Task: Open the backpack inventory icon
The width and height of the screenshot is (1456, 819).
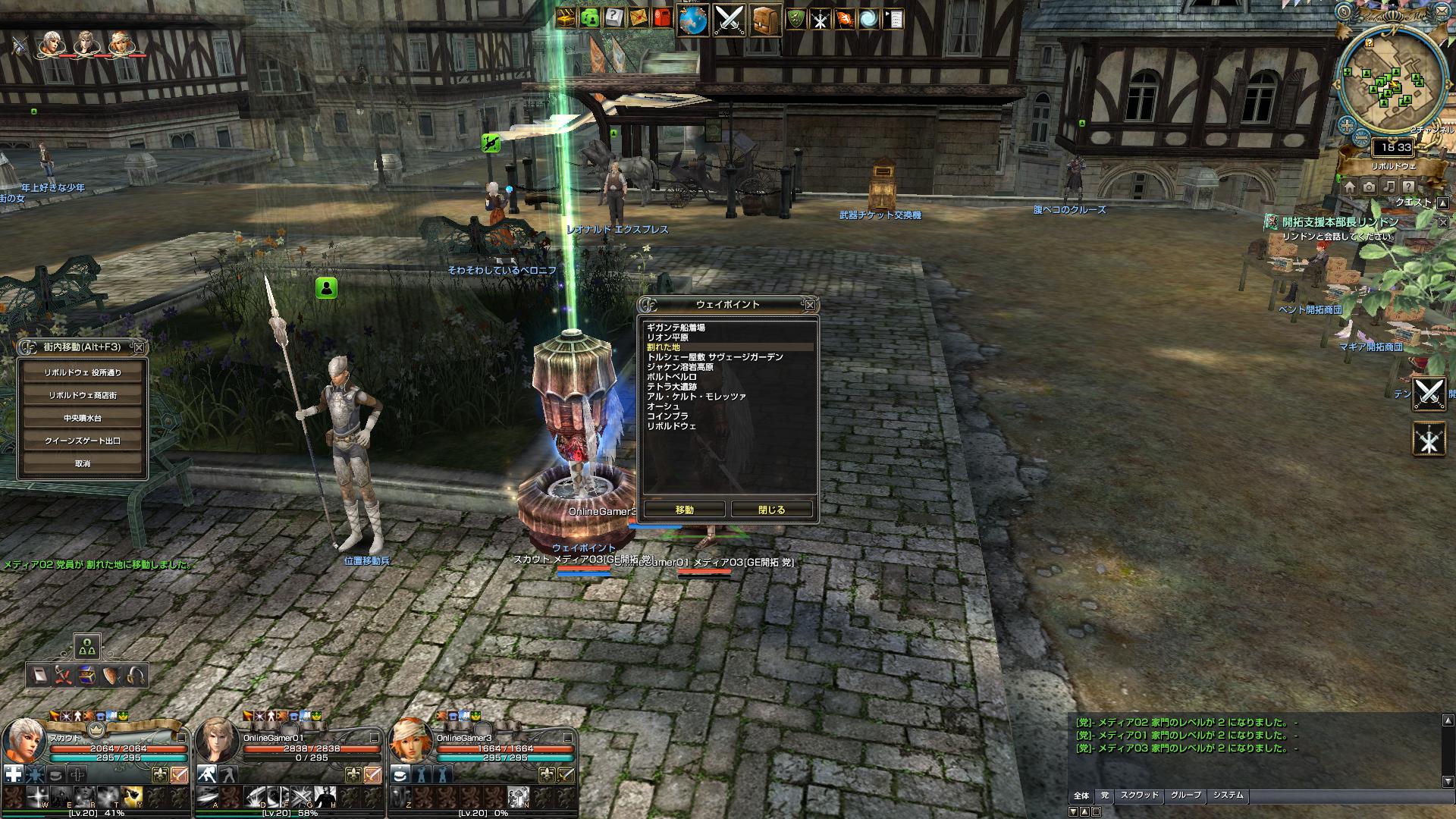Action: 765,20
